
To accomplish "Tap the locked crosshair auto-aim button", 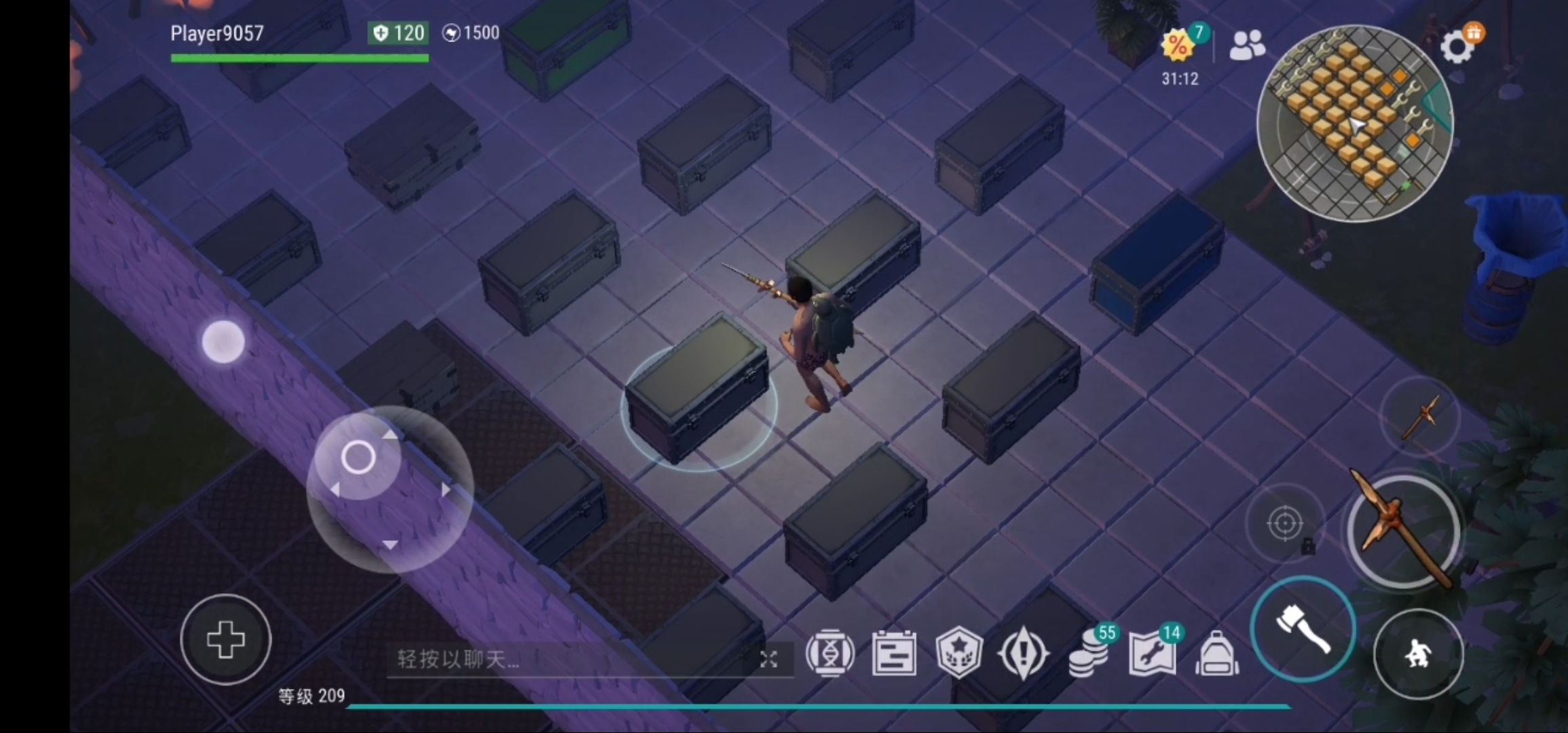I will point(1284,523).
